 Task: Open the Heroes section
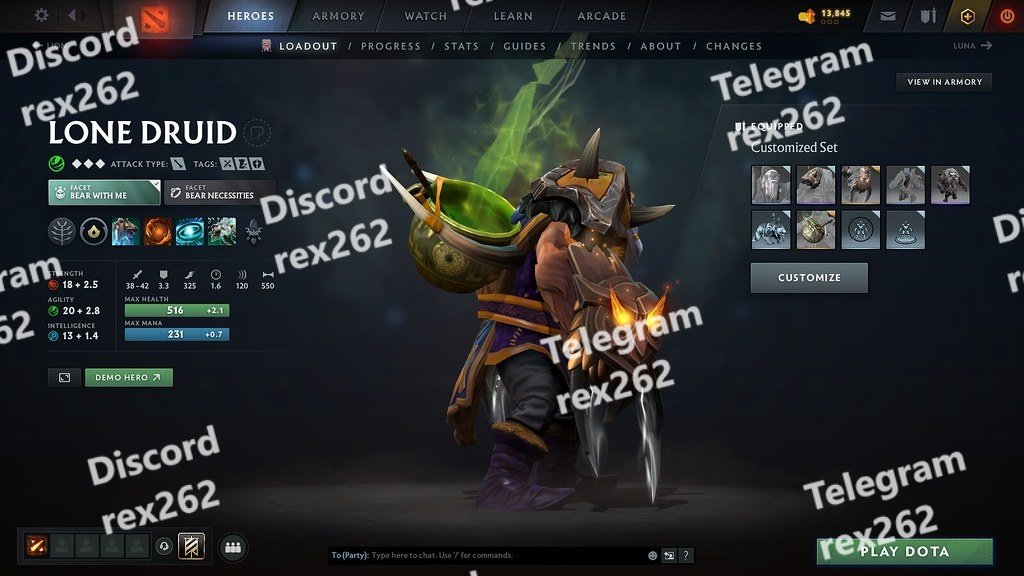pyautogui.click(x=251, y=16)
